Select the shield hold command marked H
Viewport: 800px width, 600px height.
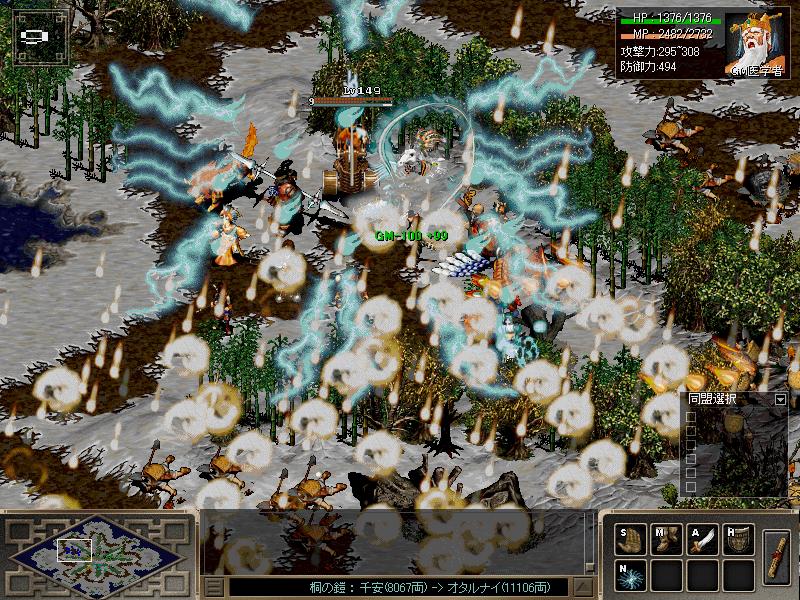(x=738, y=541)
